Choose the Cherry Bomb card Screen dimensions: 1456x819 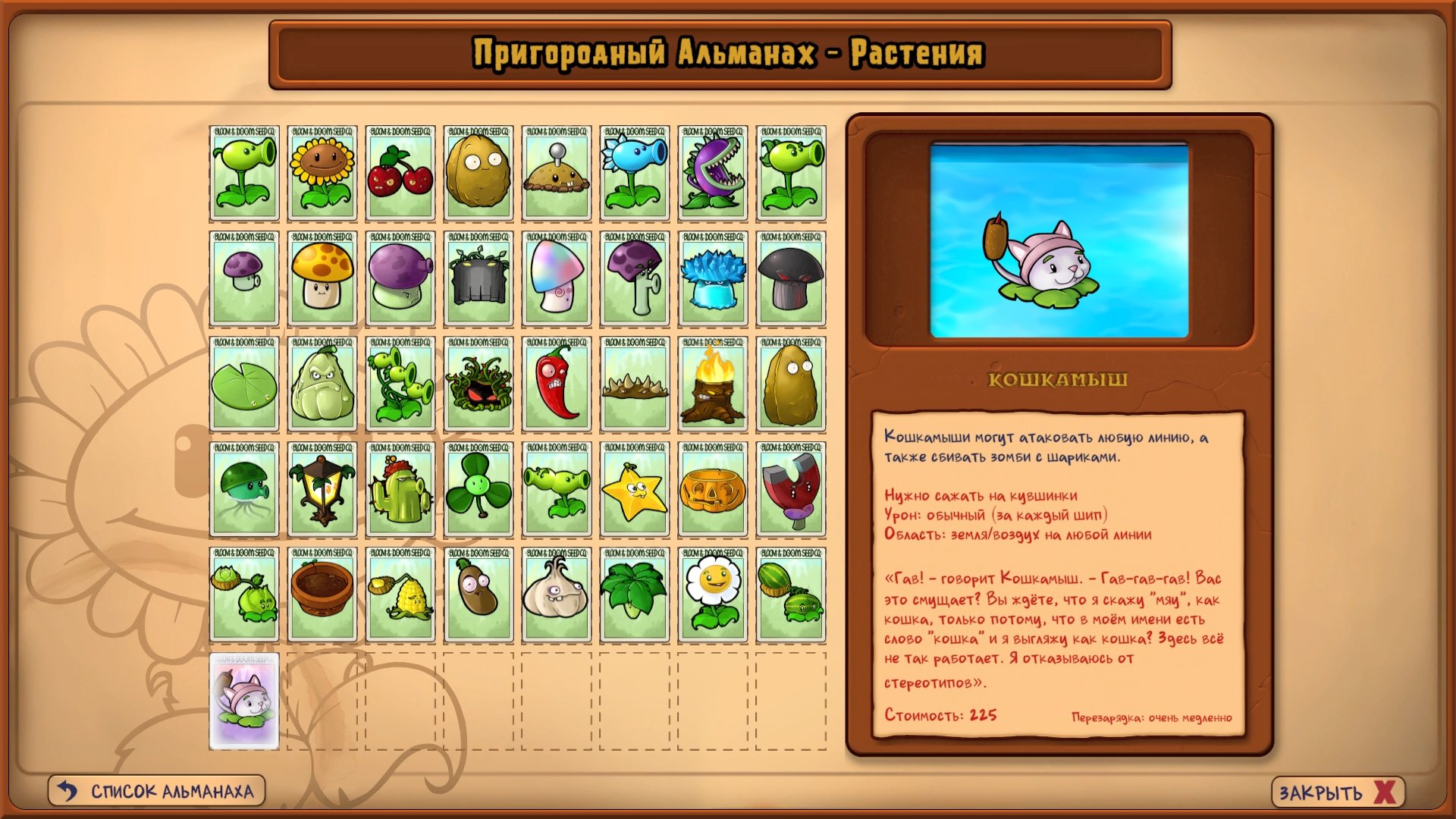[400, 174]
